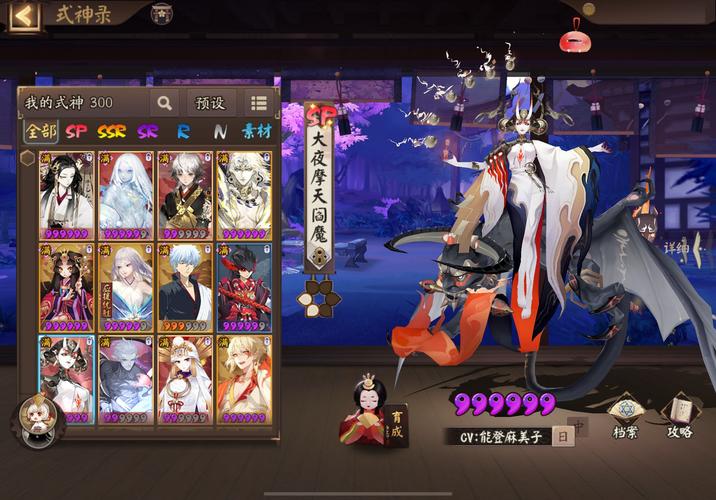Switch the voice language to 日
The image size is (716, 500).
pyautogui.click(x=563, y=436)
